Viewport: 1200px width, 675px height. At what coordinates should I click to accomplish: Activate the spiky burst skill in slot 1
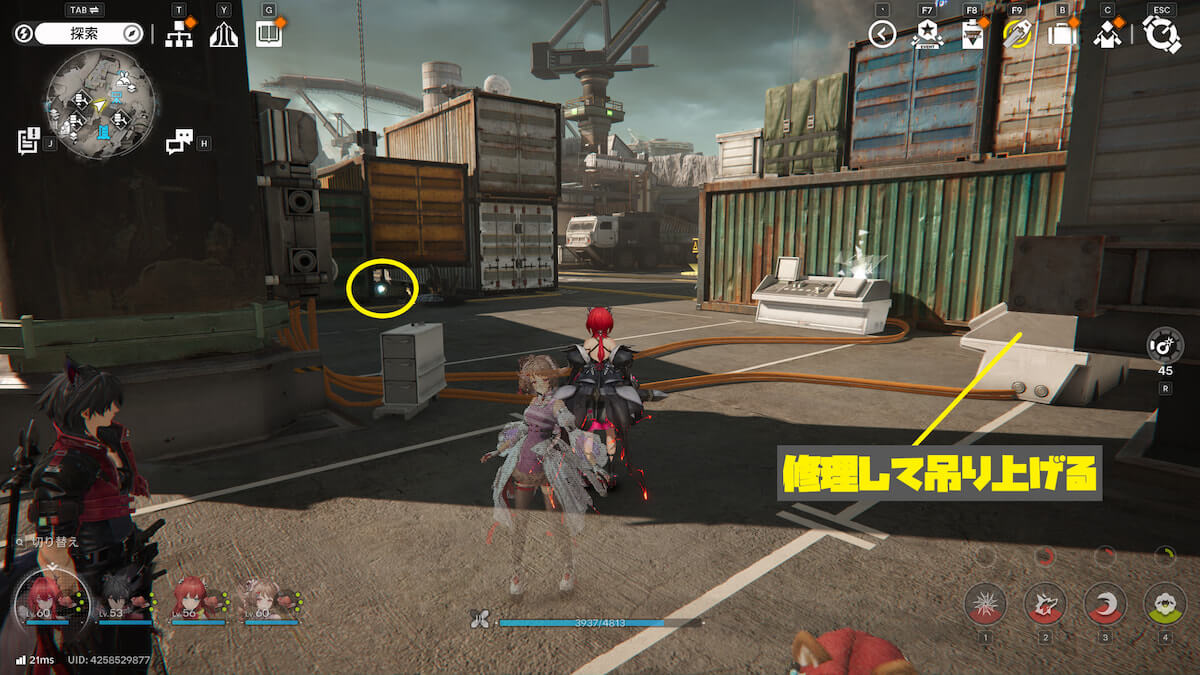[x=985, y=603]
